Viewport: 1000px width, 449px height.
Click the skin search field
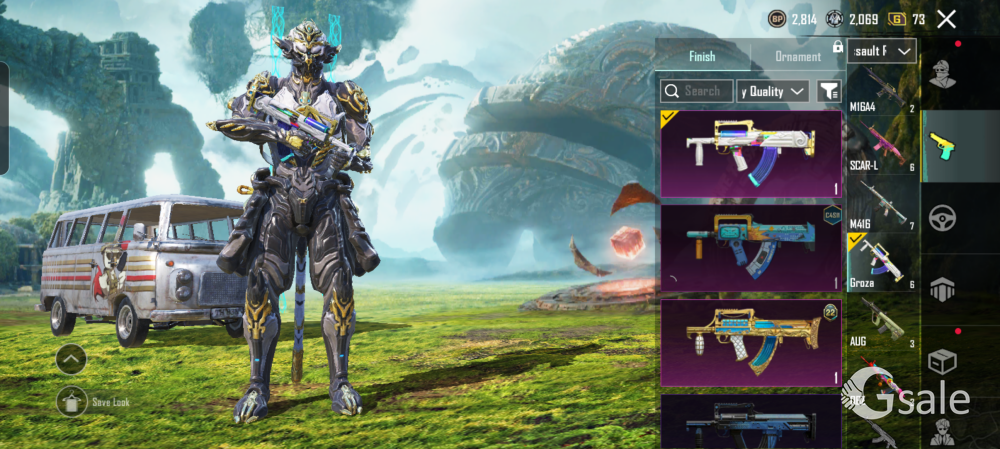(697, 91)
